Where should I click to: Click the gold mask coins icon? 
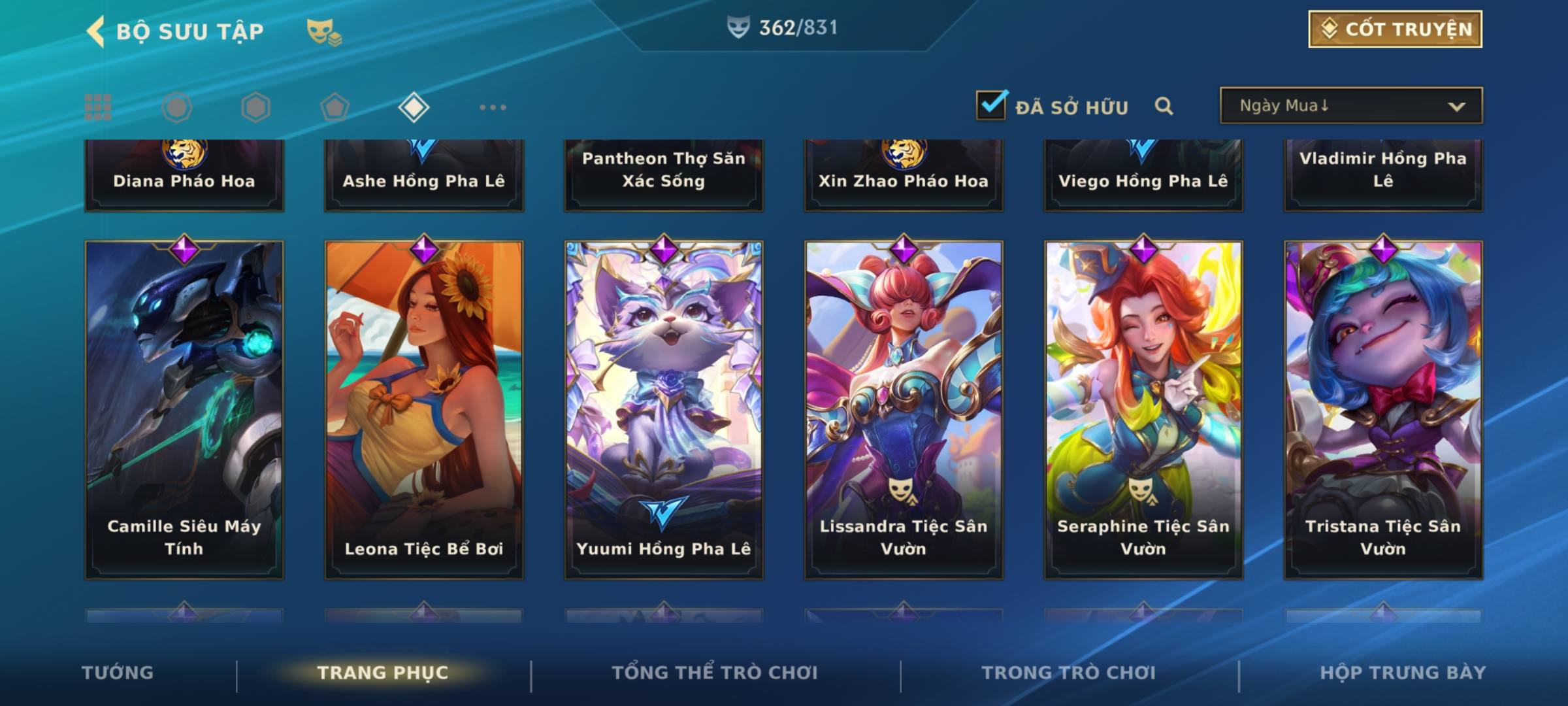(323, 31)
